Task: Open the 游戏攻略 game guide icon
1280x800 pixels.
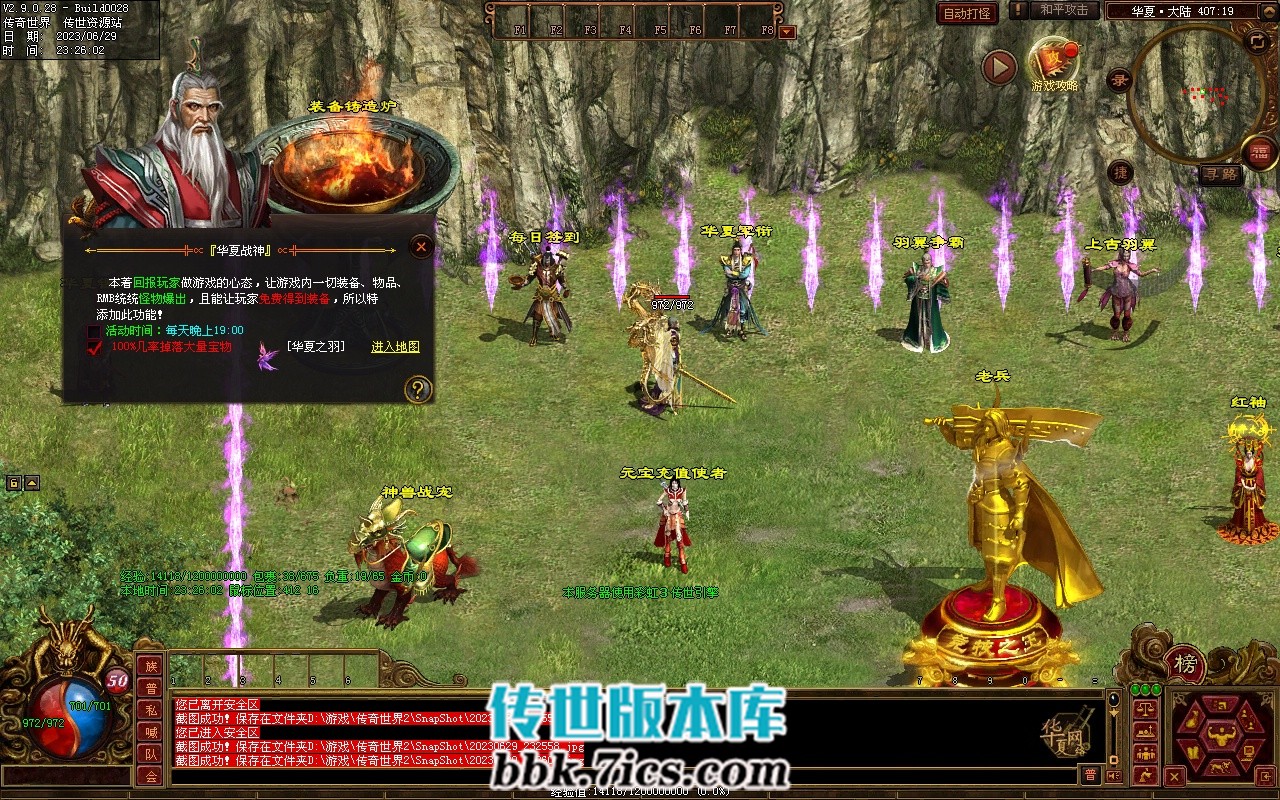Action: [x=1054, y=62]
